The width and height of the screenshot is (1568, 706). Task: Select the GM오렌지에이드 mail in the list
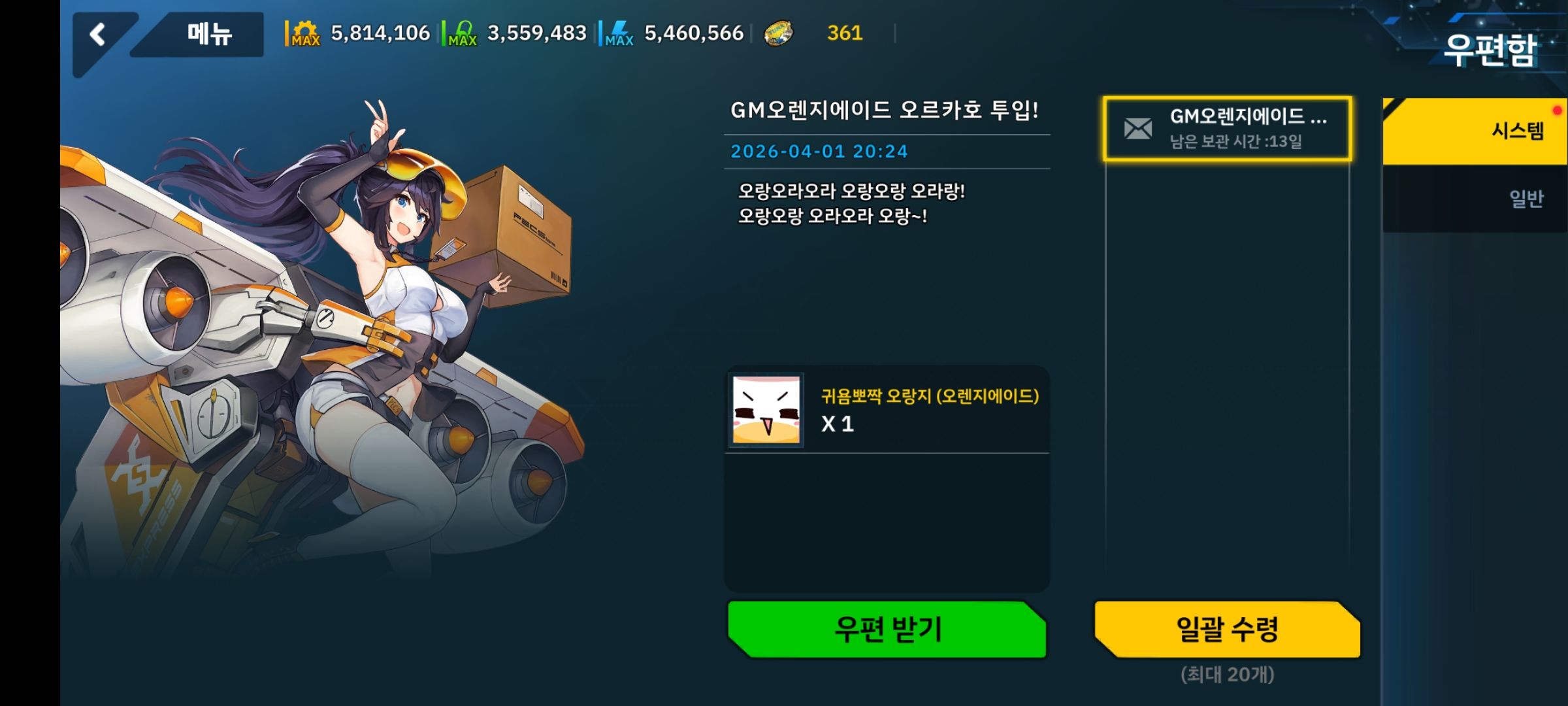click(1228, 131)
